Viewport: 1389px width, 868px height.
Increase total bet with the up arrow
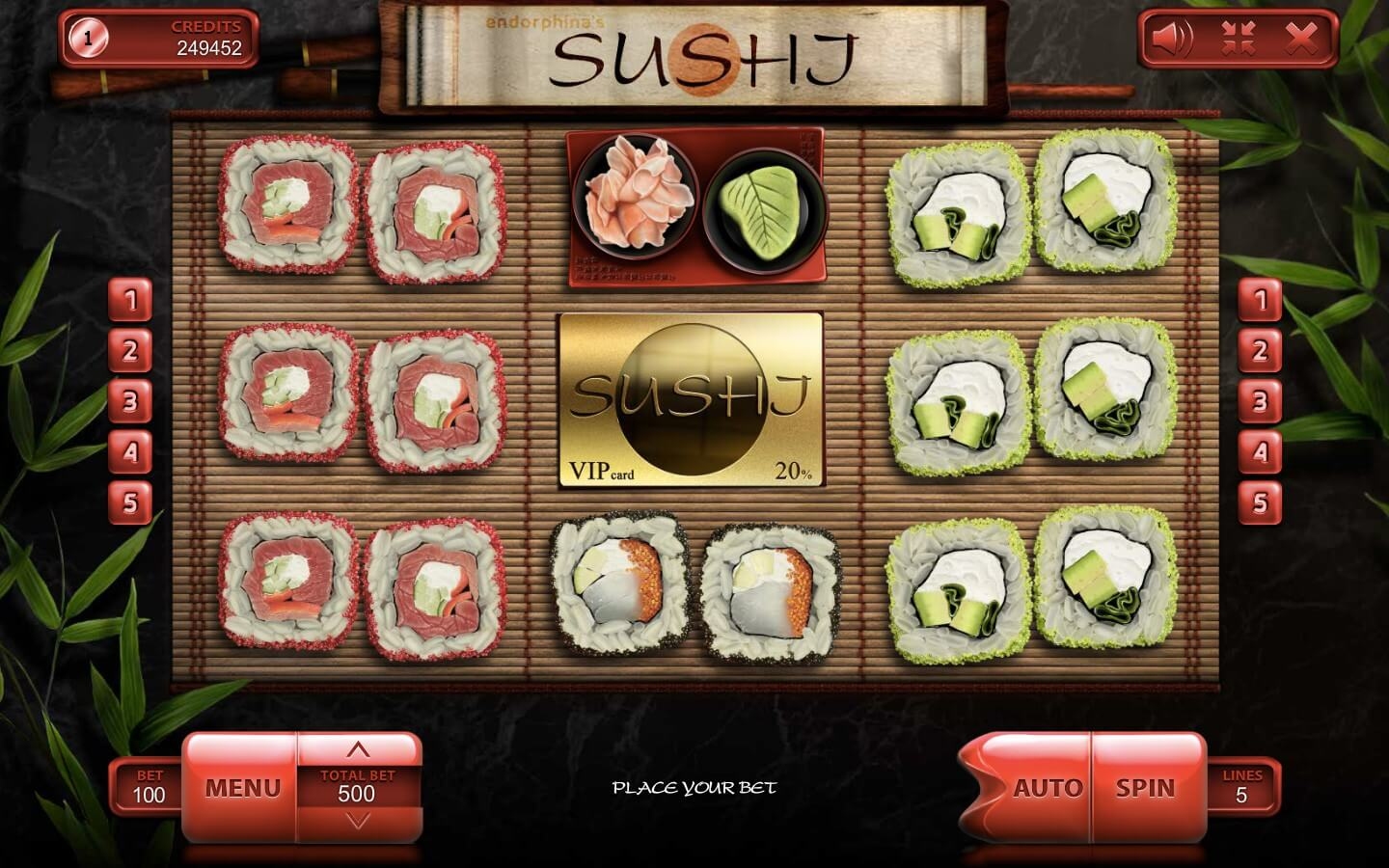coord(358,750)
